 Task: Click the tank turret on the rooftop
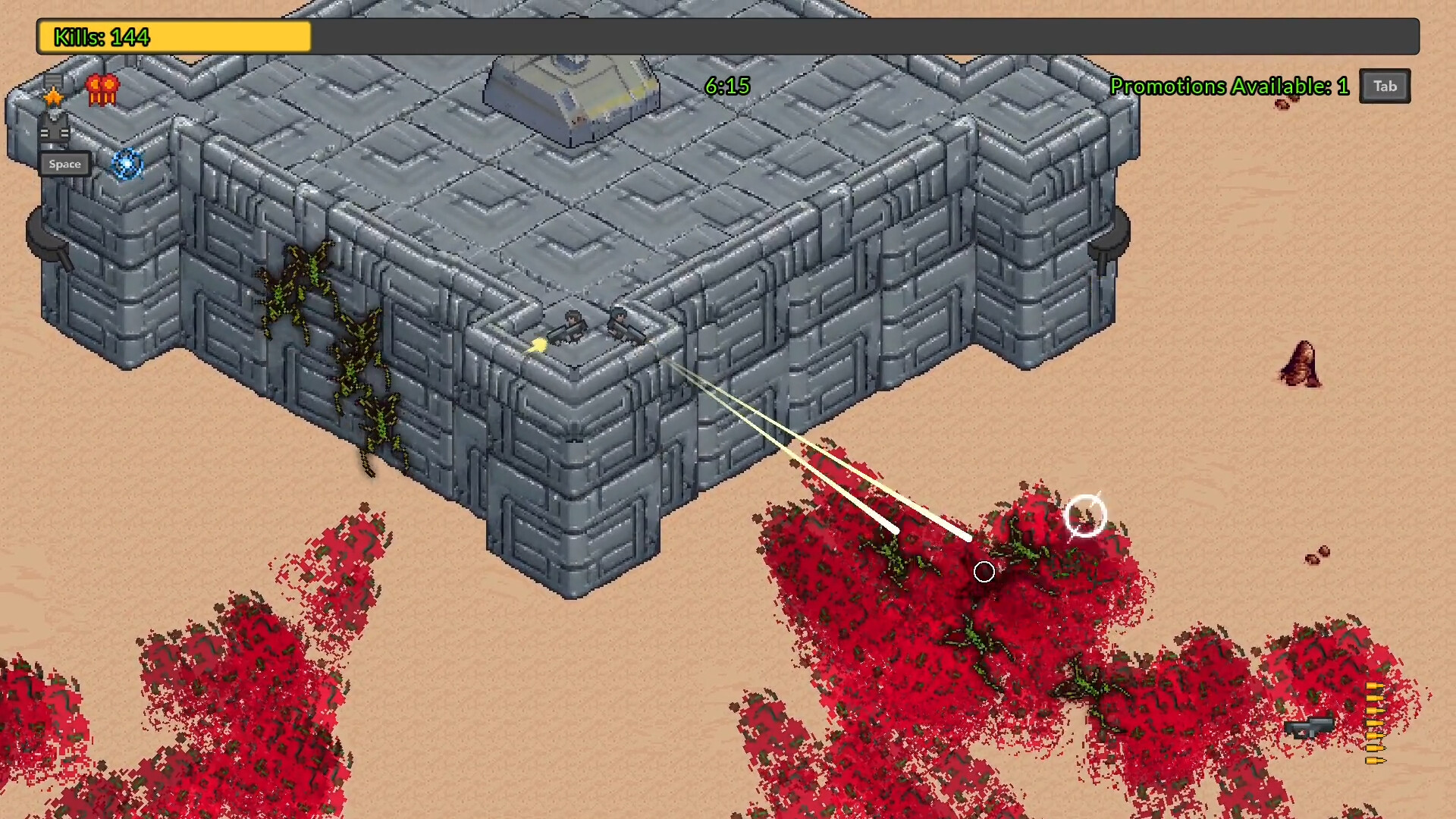(x=570, y=91)
